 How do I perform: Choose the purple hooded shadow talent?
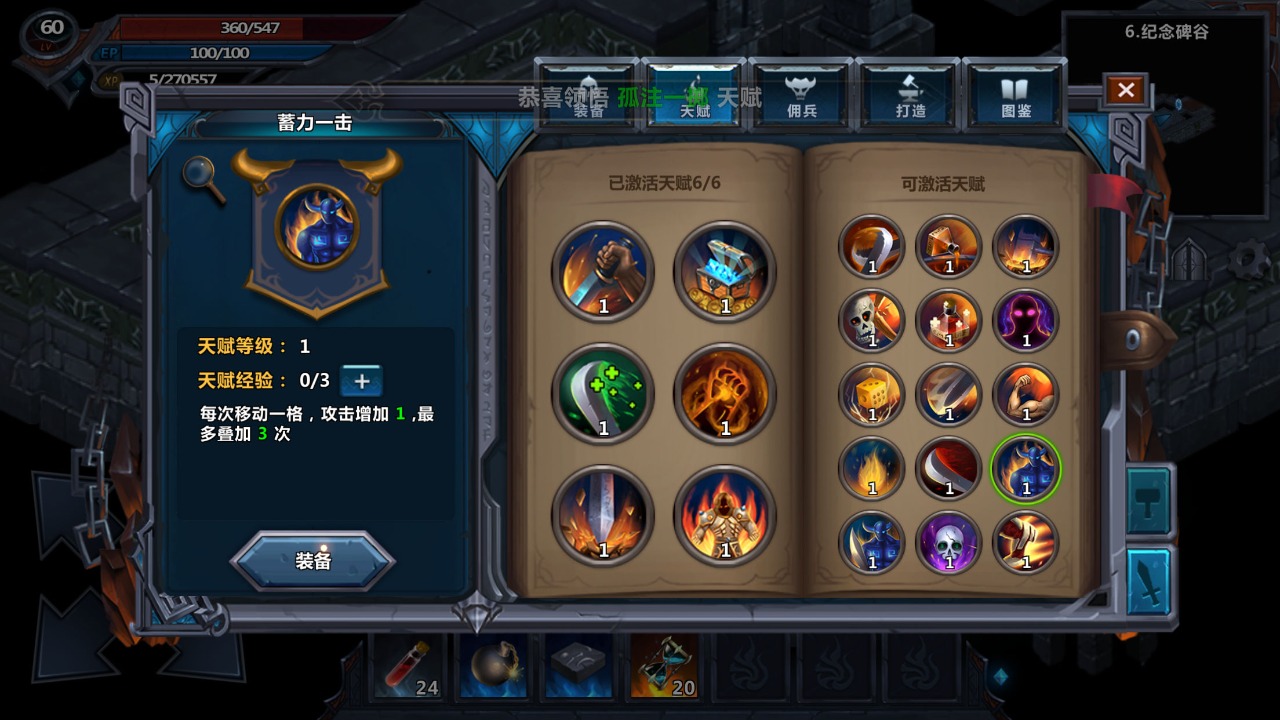click(1026, 320)
